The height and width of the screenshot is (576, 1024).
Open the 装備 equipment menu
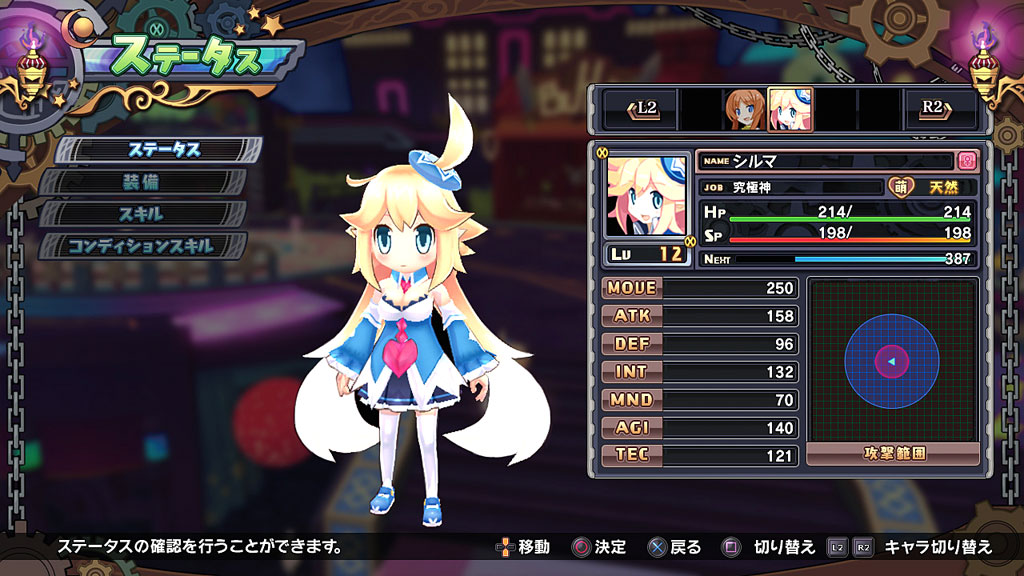pos(143,182)
